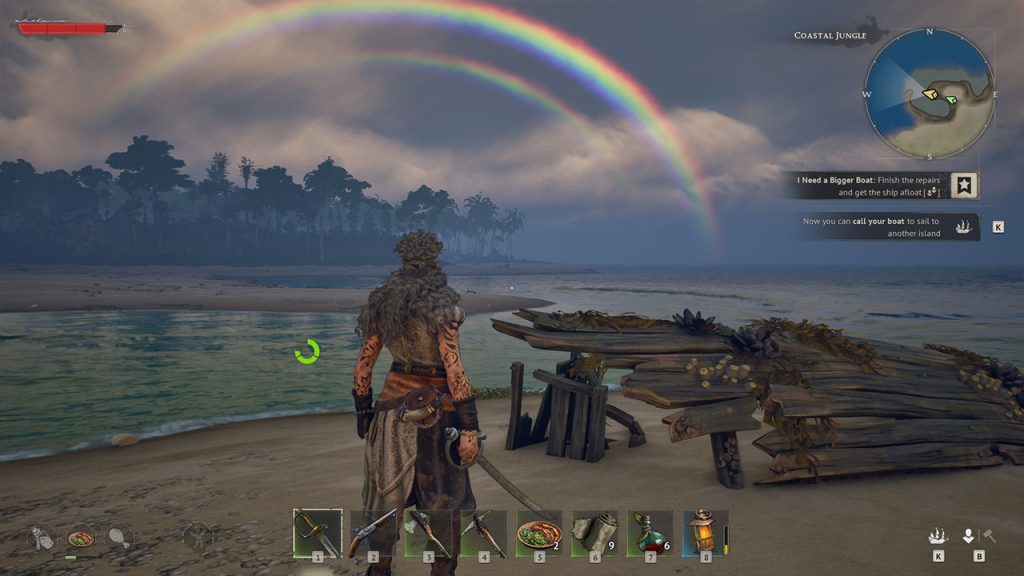Screen dimensions: 1024x576
Task: Click the active food buff plate icon
Action: (x=80, y=538)
